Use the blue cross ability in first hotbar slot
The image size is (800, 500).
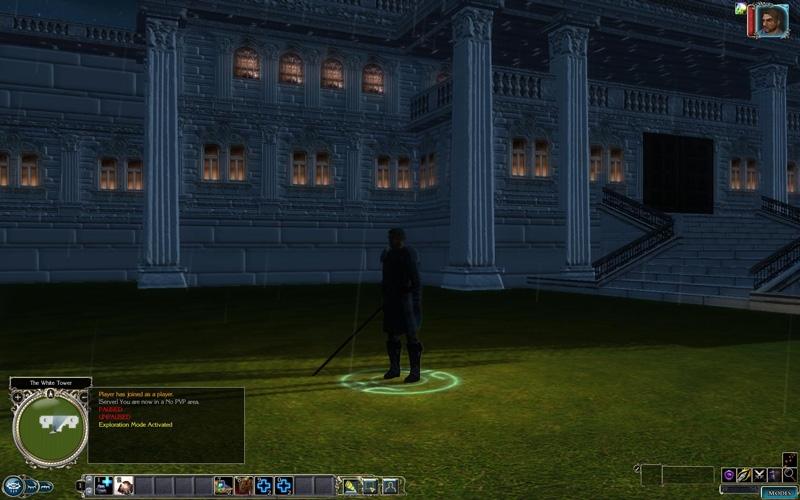tap(104, 486)
